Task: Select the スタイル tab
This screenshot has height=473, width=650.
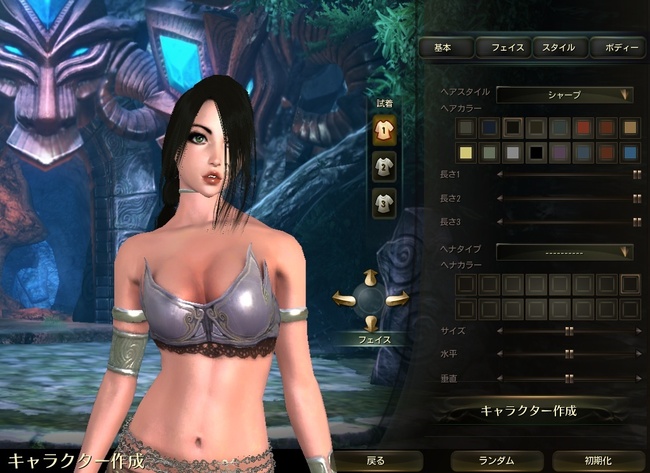Action: [558, 47]
